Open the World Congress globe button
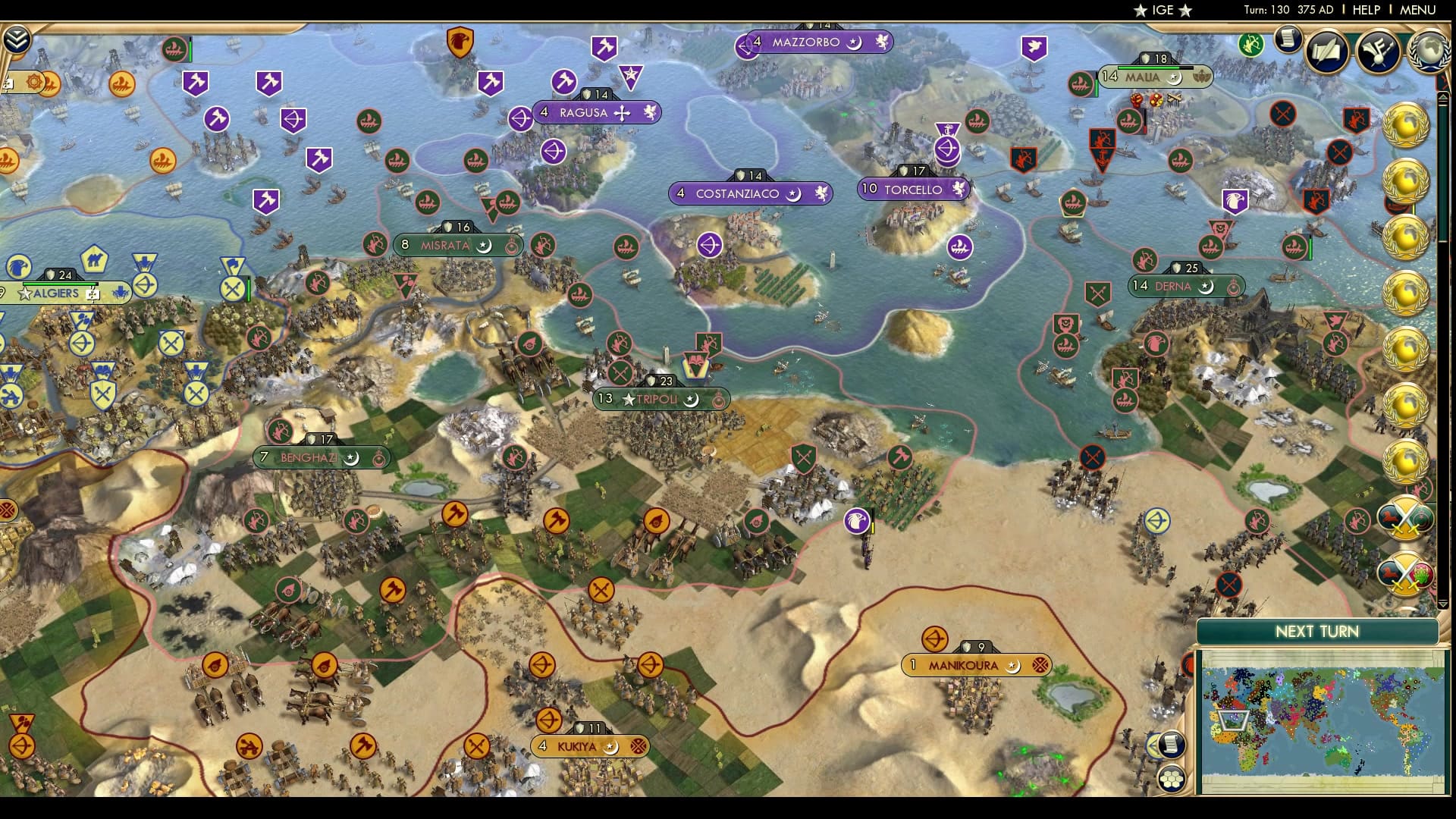Image resolution: width=1456 pixels, height=819 pixels. tap(1428, 50)
